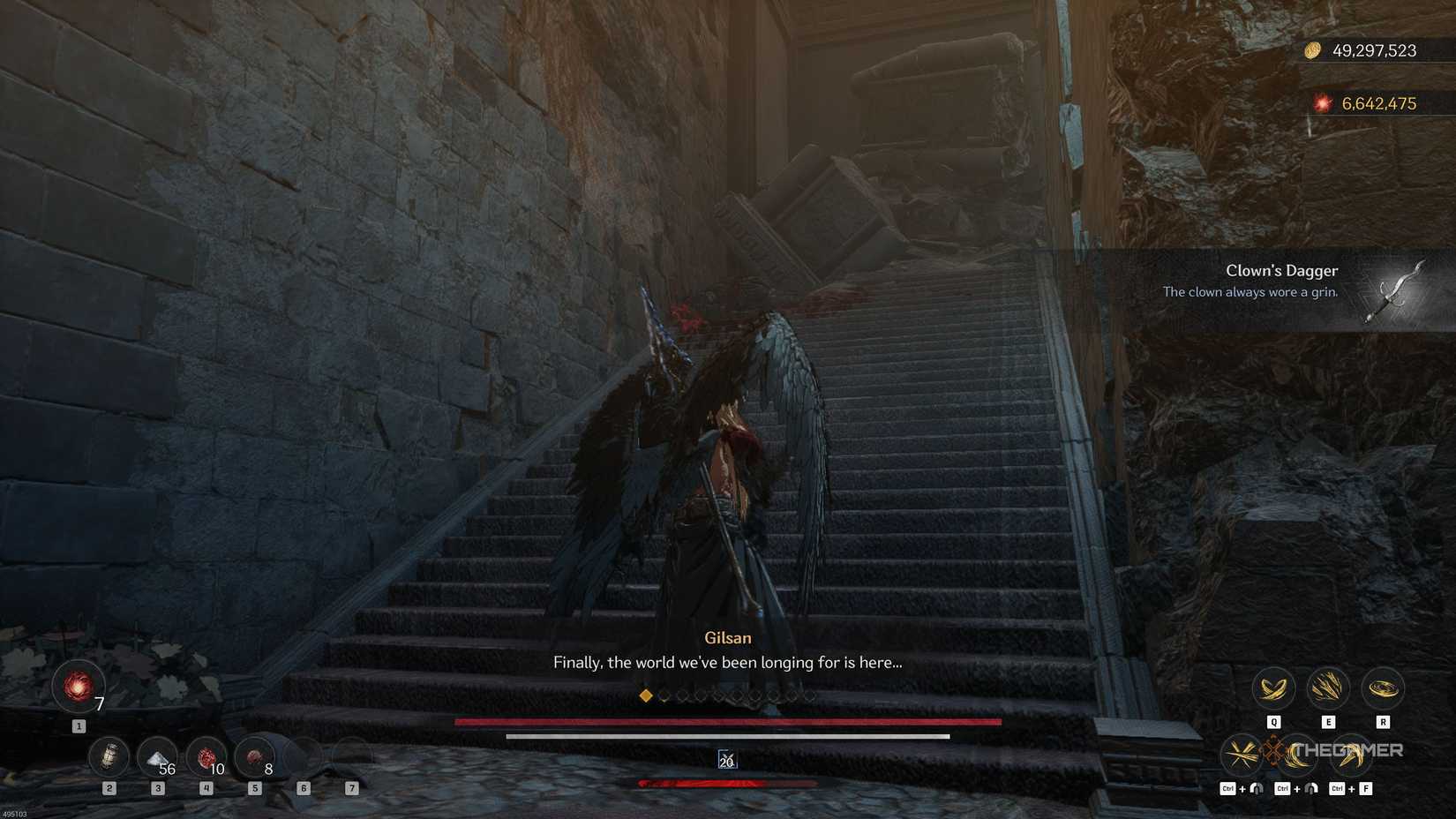
Task: Click the Gilsan name label
Action: [728, 637]
